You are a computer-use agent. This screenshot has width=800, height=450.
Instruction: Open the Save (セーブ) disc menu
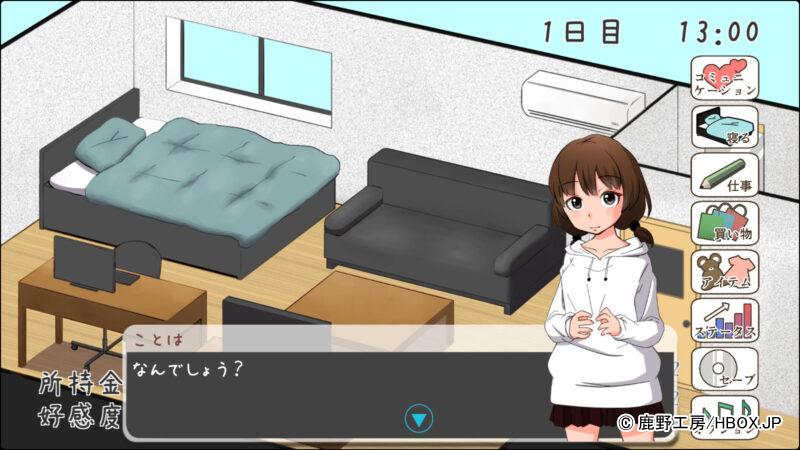tap(725, 368)
